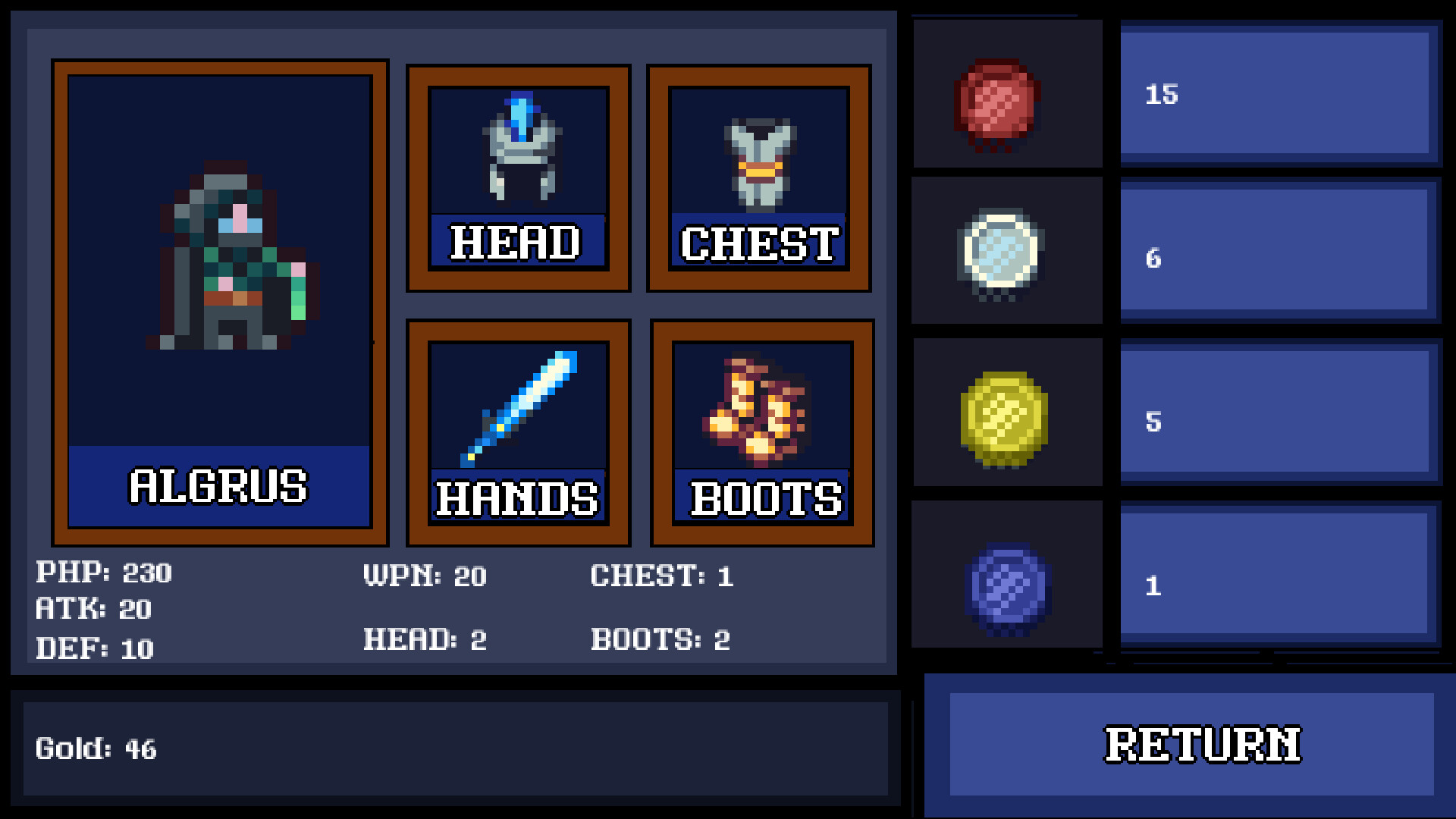Viewport: 1456px width, 819px height.
Task: Click Algrus's character portrait
Action: (220, 258)
